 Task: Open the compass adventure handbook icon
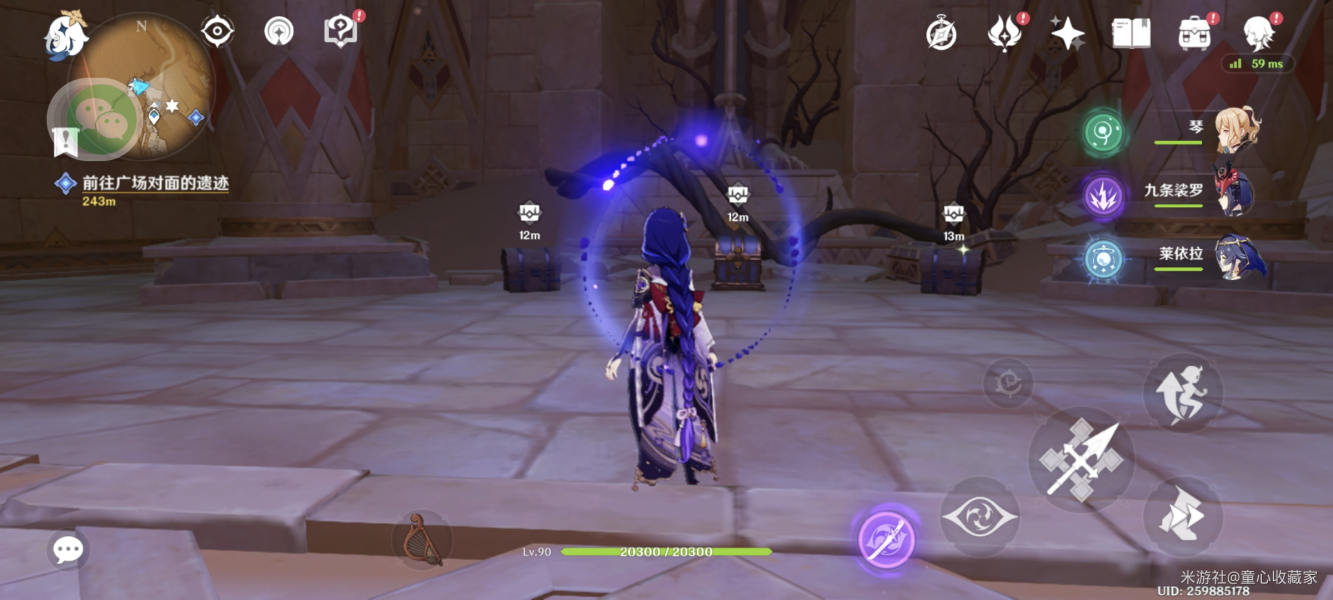941,34
